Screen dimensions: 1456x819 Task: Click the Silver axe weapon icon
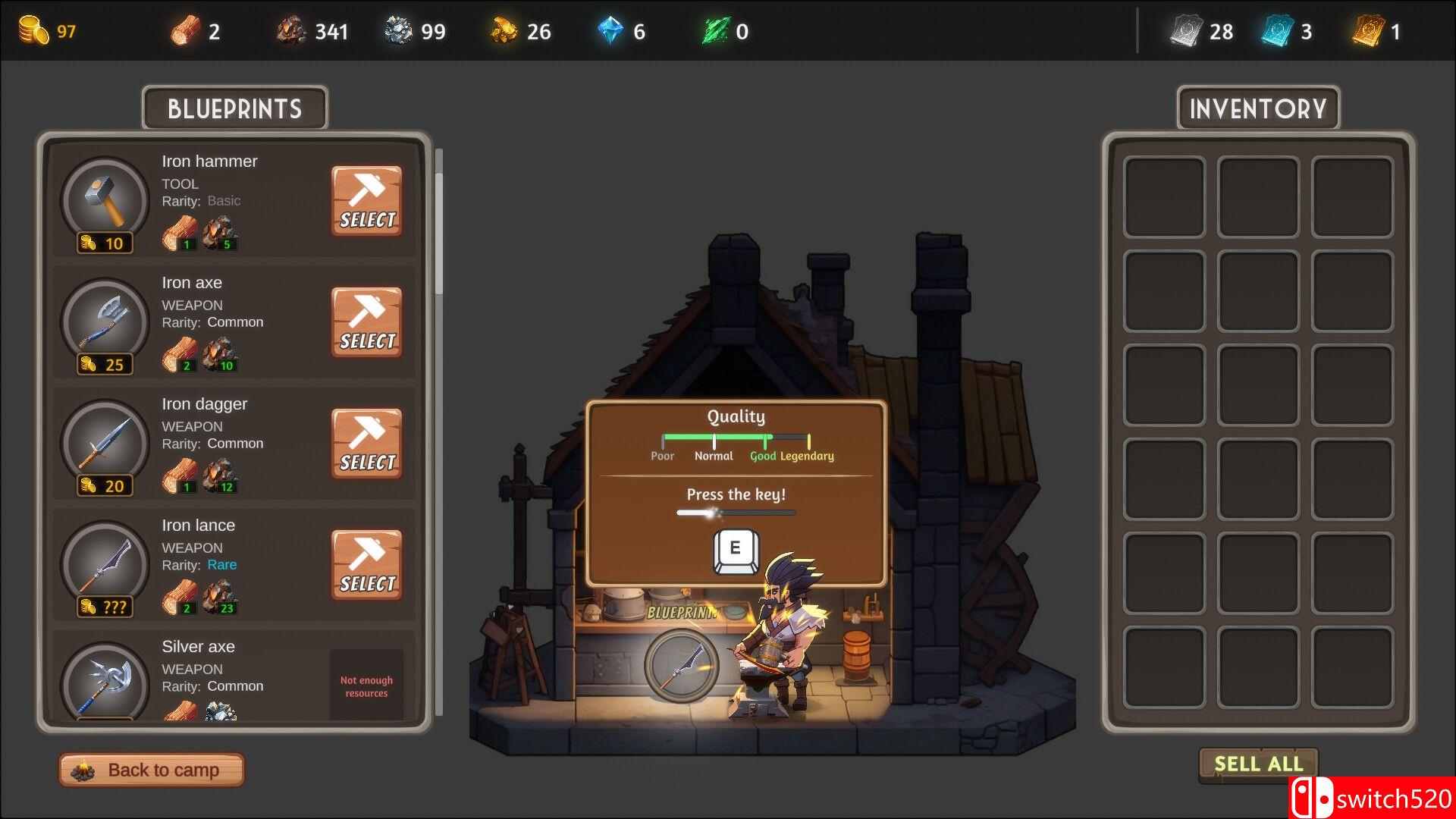coord(105,682)
